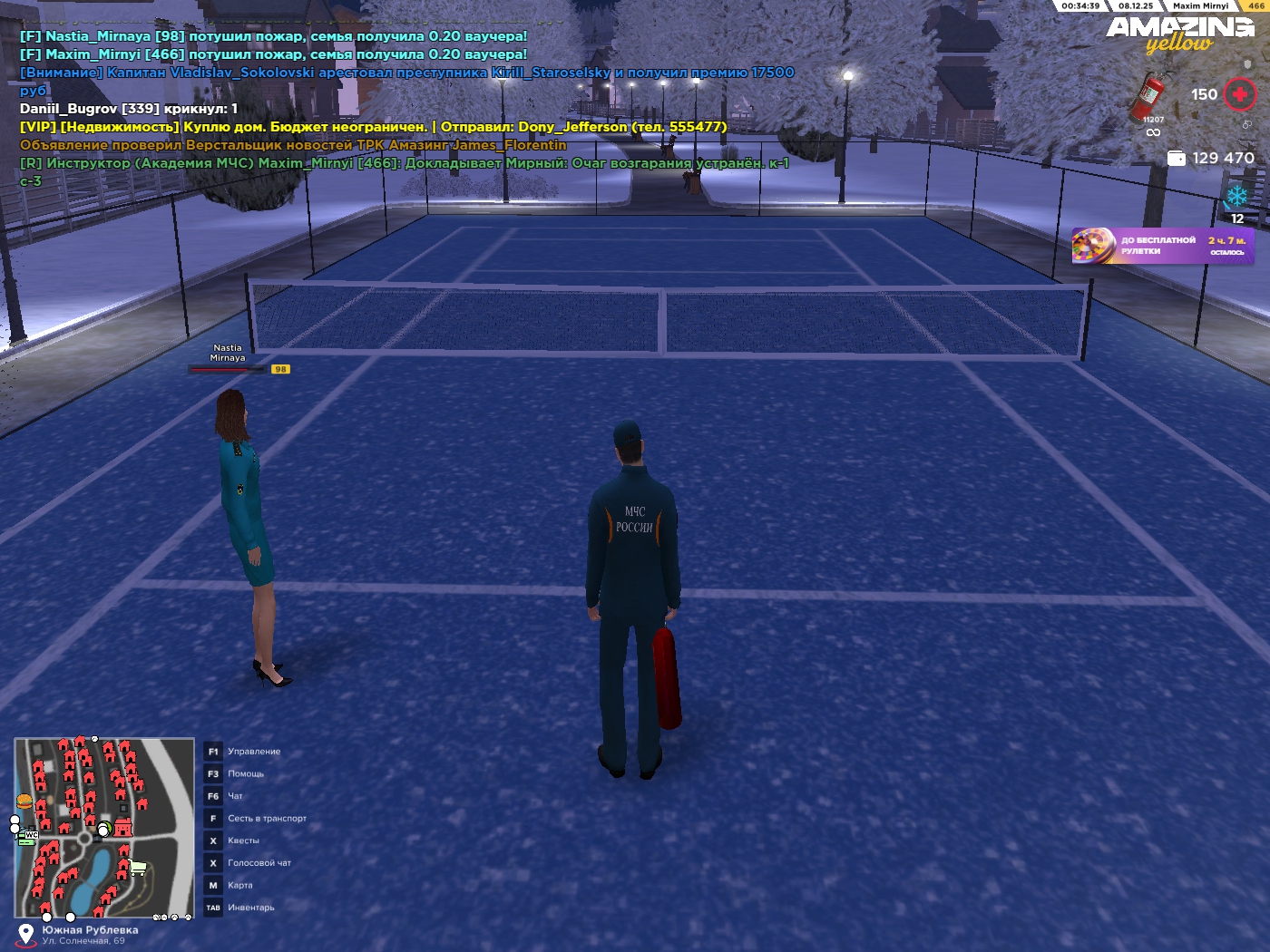Open the free roulette timer banner
Screen dimensions: 1270x952
click(1163, 246)
